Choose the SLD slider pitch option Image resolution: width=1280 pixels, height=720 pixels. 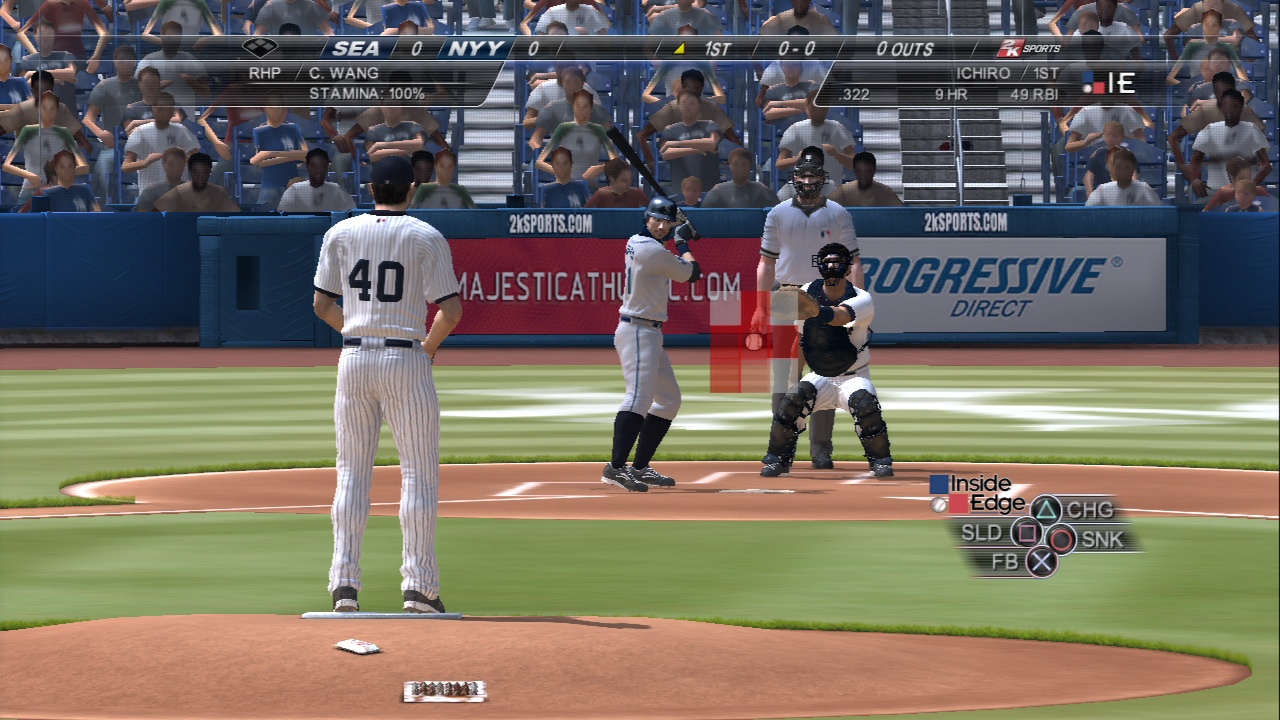tap(1025, 533)
